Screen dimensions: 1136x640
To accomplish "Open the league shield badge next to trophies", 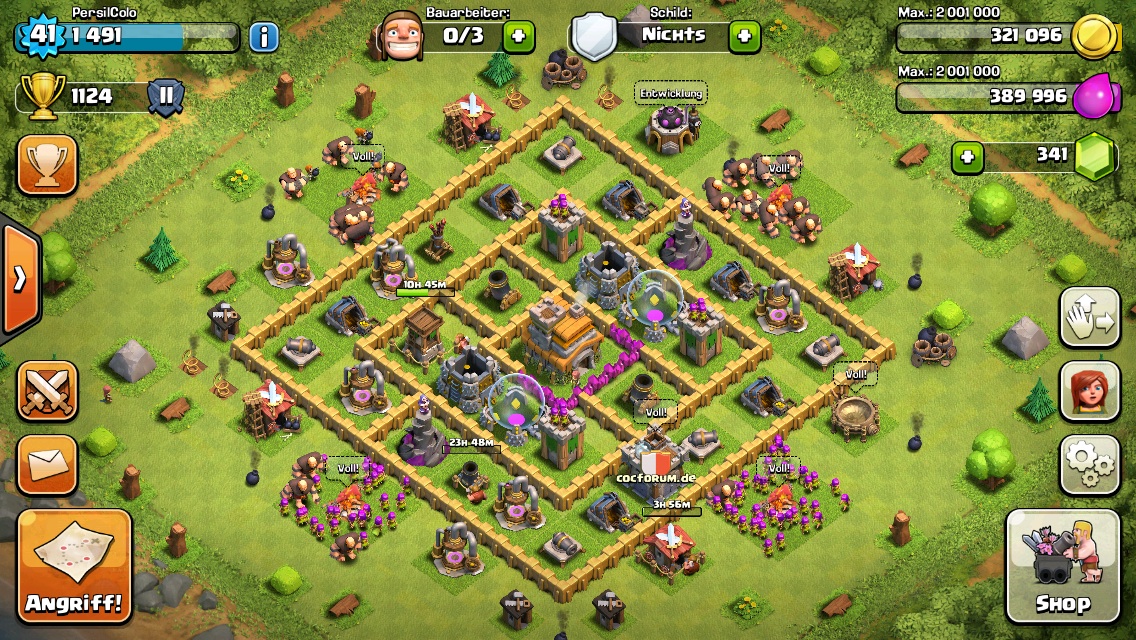I will (166, 97).
